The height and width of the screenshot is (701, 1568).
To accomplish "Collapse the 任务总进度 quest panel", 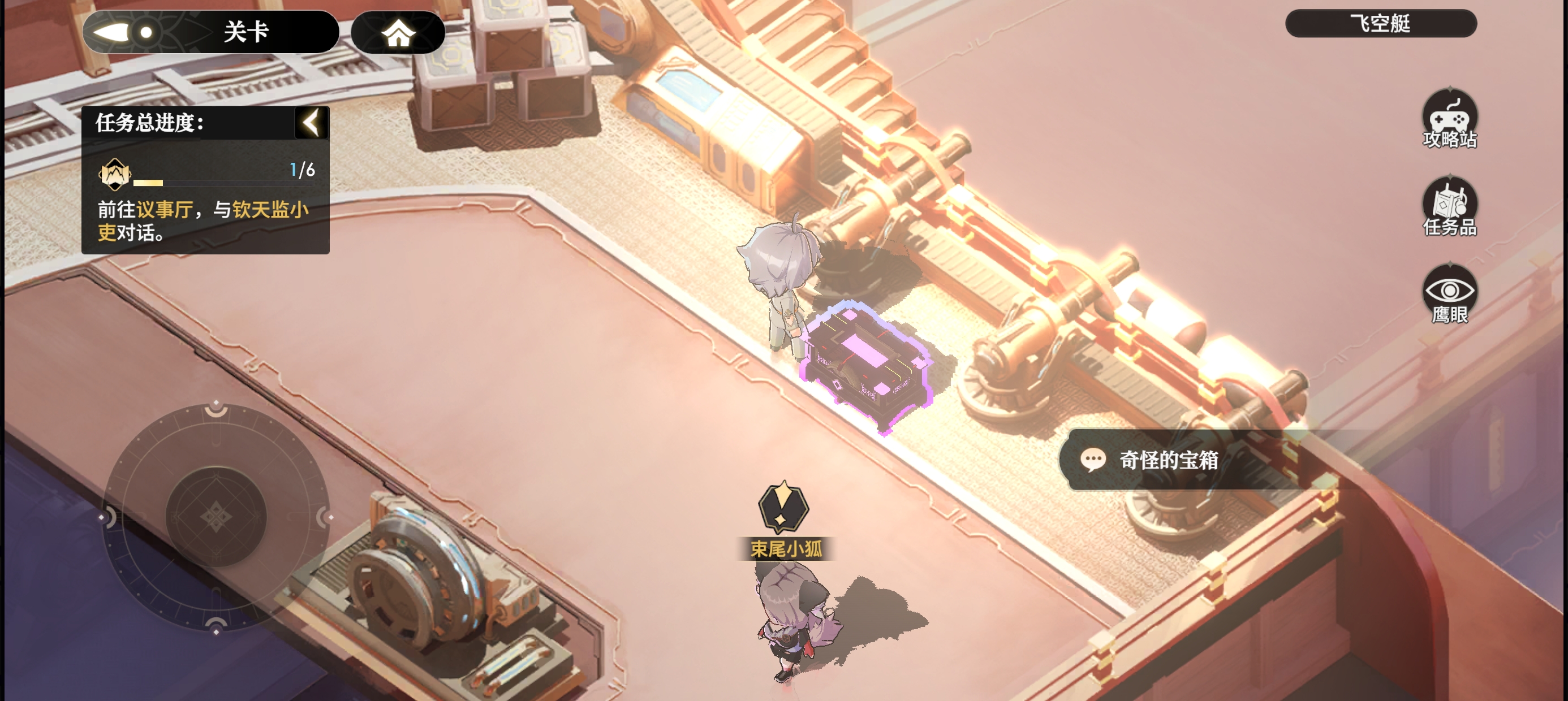I will [x=312, y=123].
